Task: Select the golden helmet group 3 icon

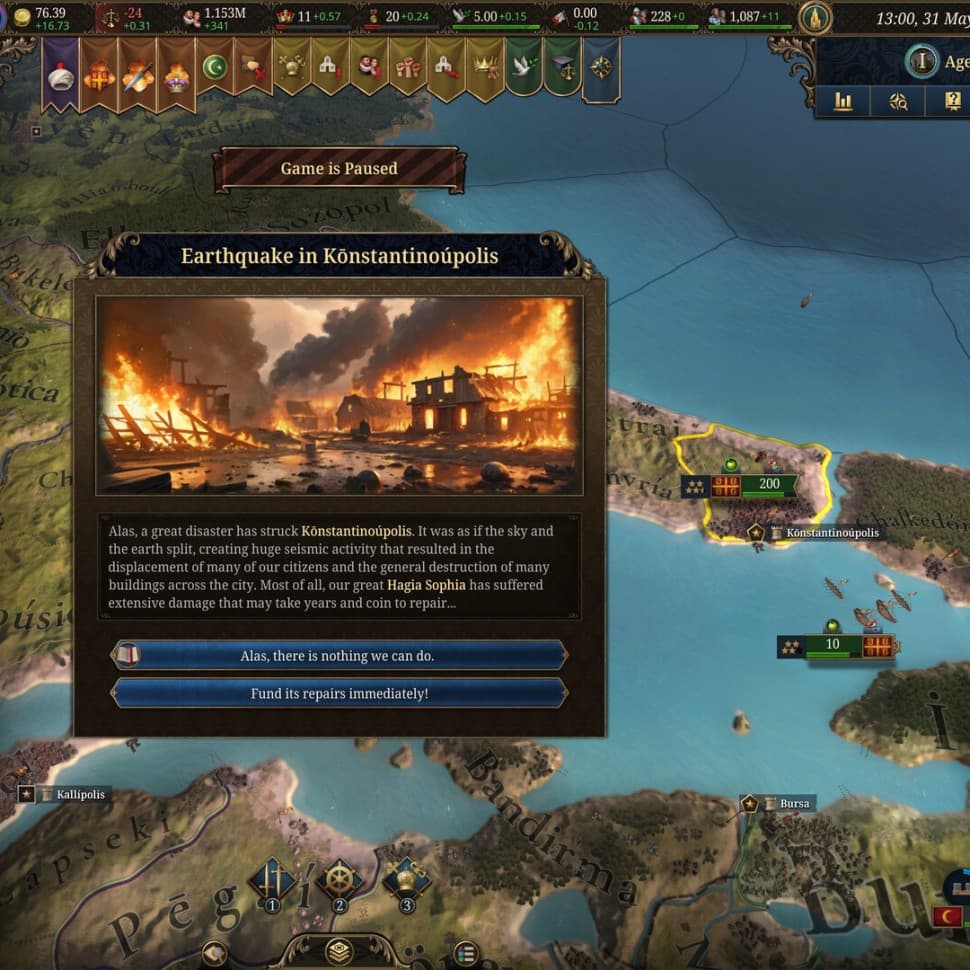Action: tap(406, 880)
